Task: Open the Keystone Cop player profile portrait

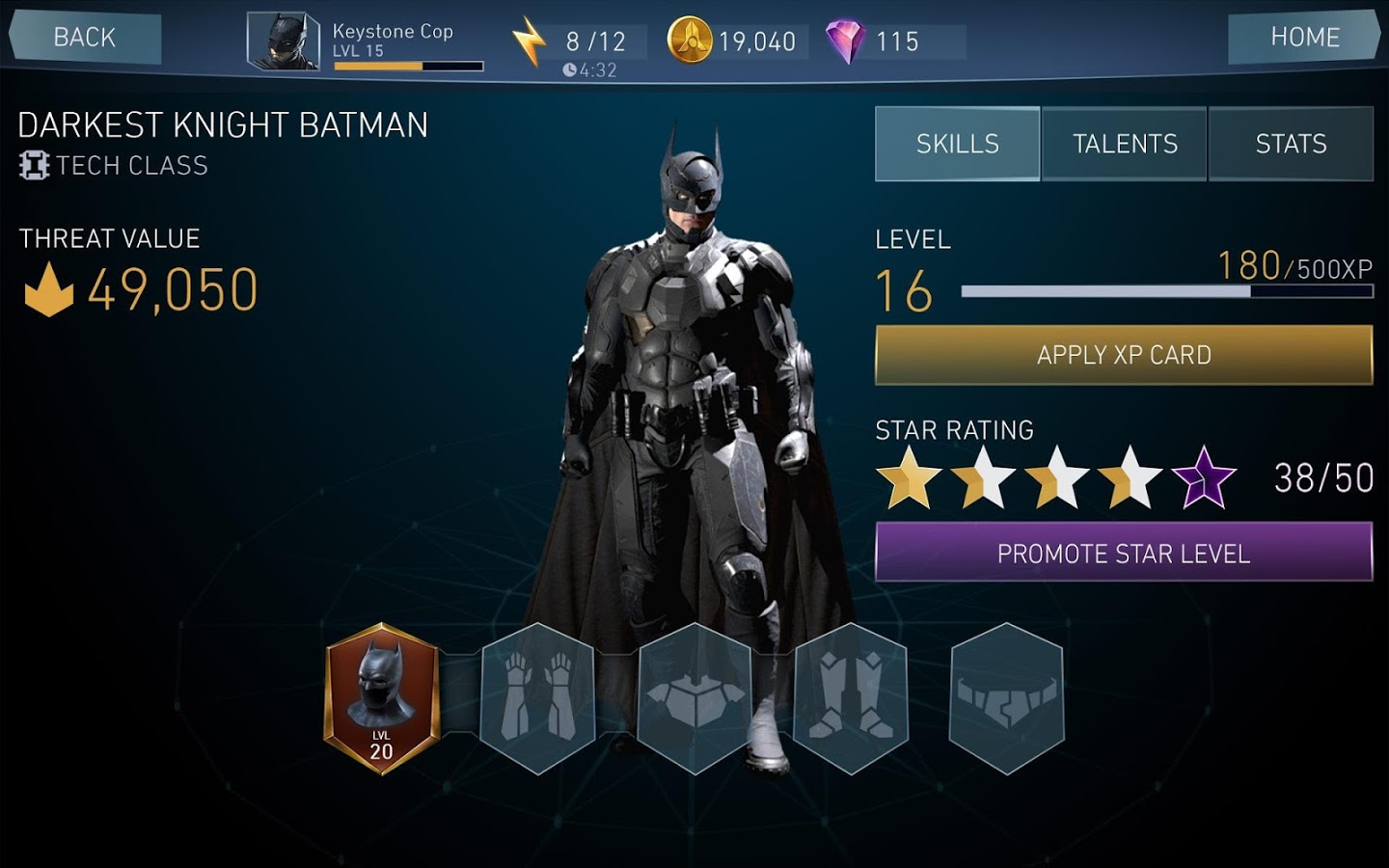Action: tap(283, 39)
